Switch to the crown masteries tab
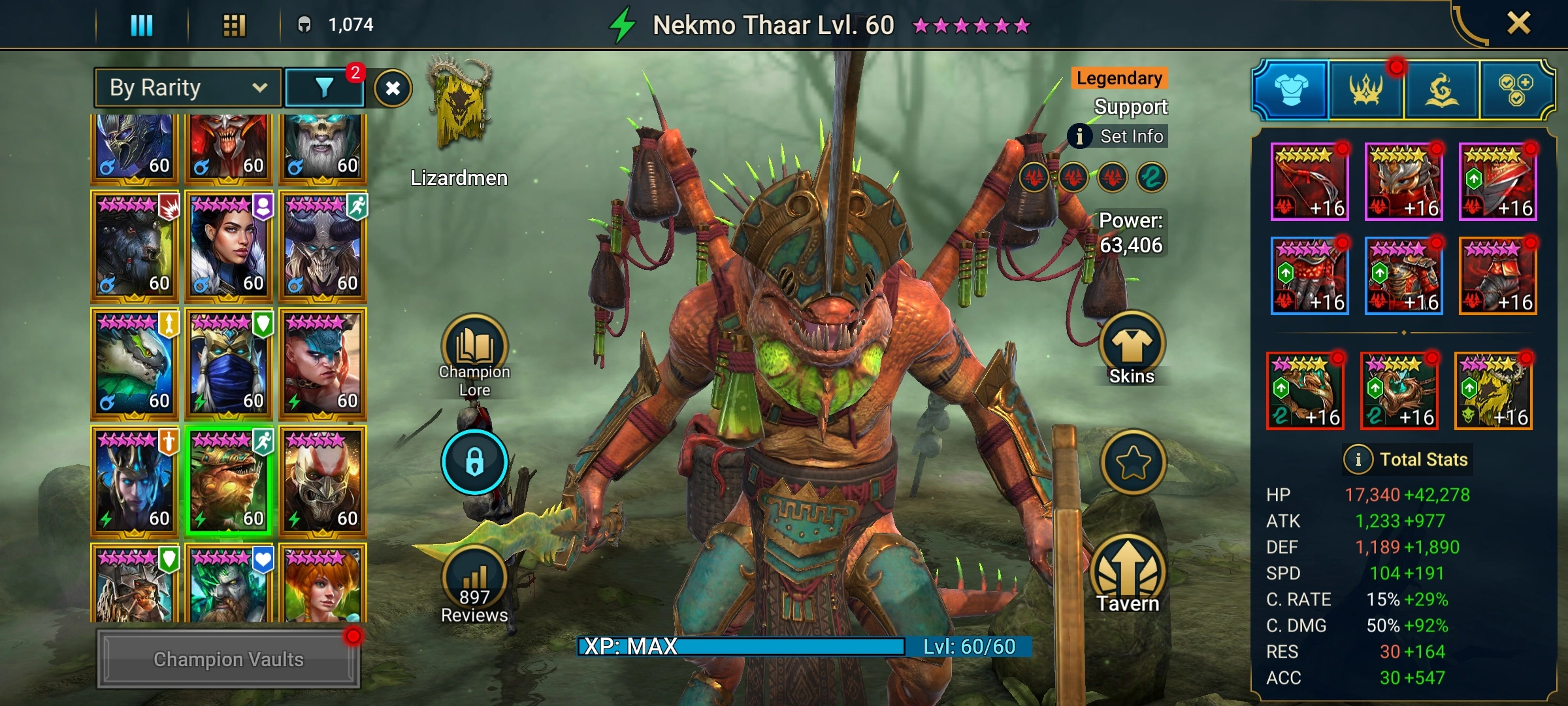 (x=1365, y=90)
